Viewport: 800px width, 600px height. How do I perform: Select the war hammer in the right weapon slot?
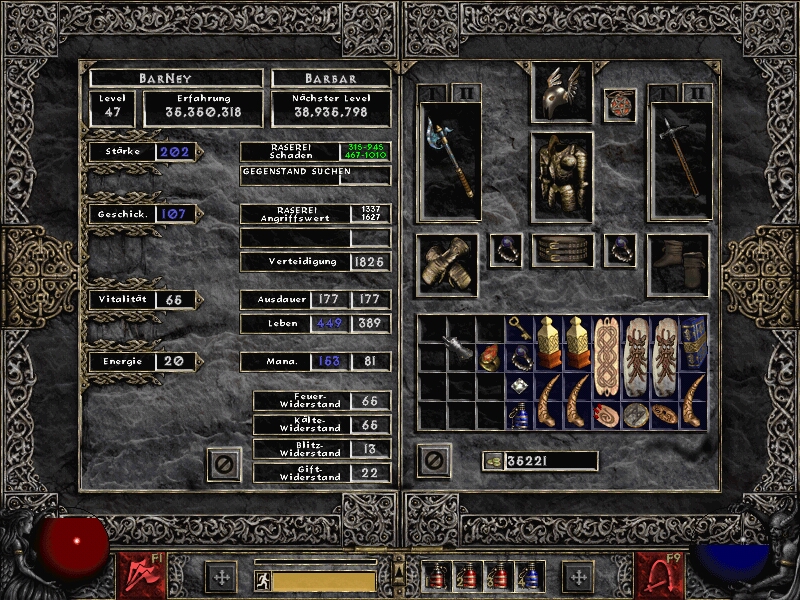(x=680, y=160)
